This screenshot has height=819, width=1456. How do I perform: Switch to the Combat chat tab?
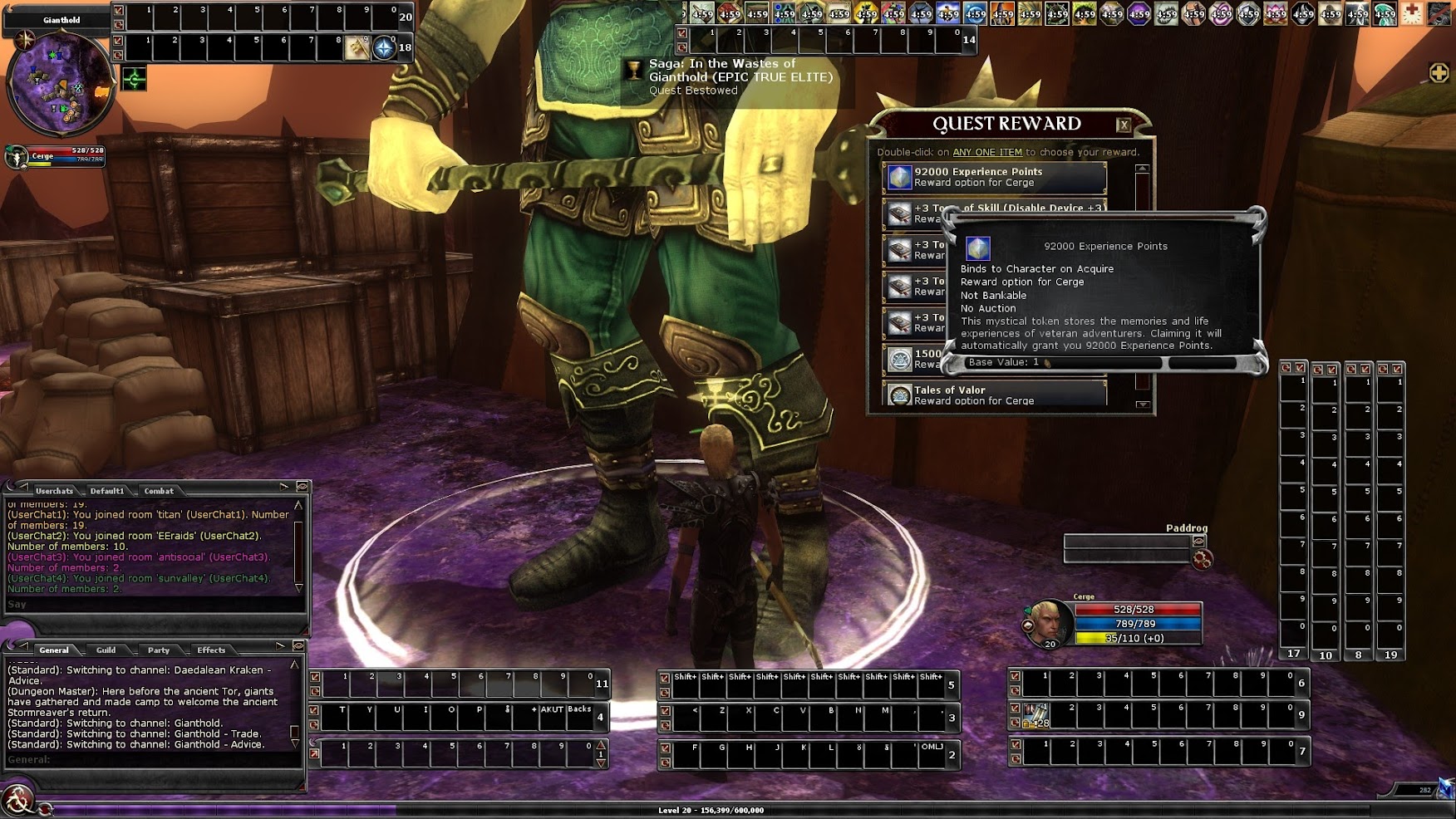(x=159, y=491)
